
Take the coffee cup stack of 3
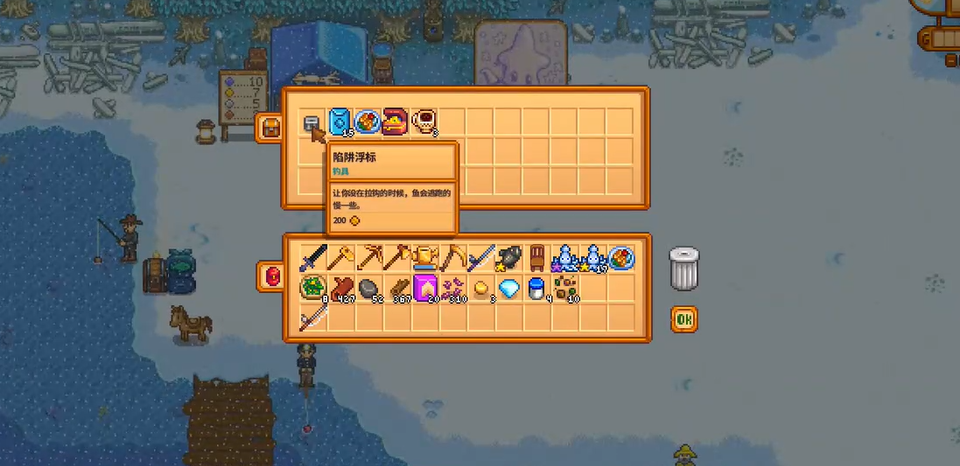pos(424,123)
